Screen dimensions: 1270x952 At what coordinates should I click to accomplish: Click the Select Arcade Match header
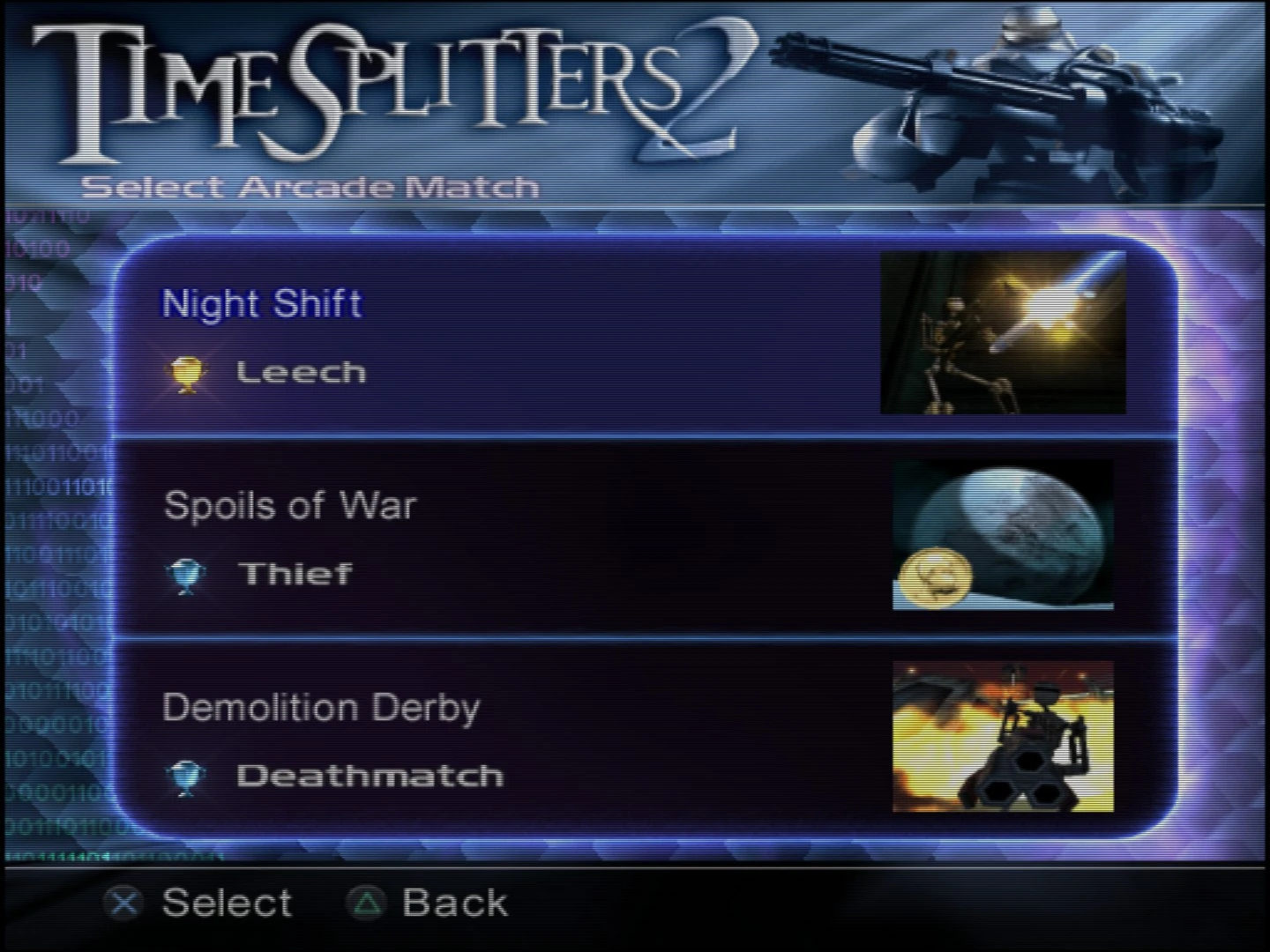click(x=310, y=186)
